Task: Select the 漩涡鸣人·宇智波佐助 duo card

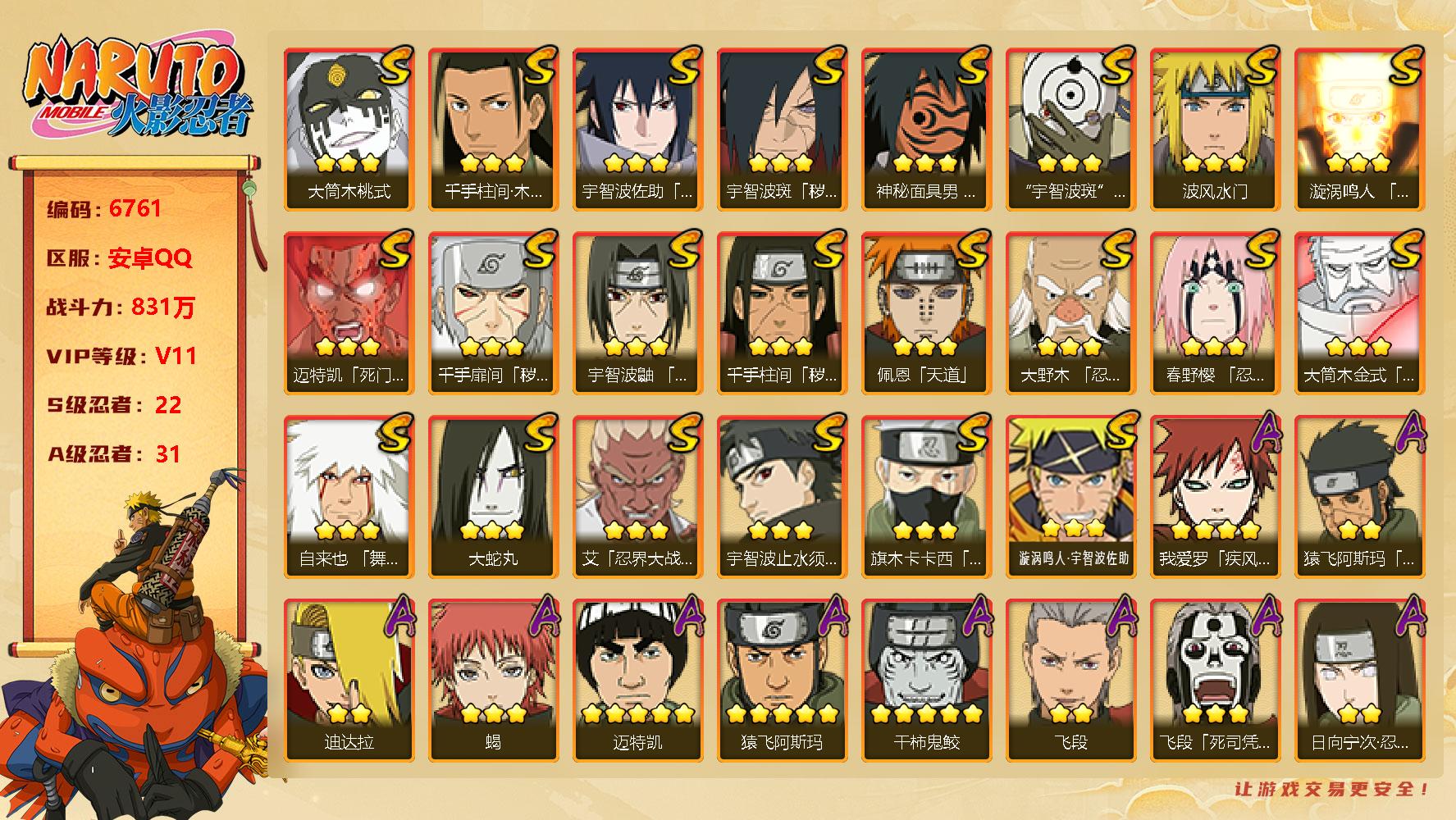Action: (x=1070, y=496)
